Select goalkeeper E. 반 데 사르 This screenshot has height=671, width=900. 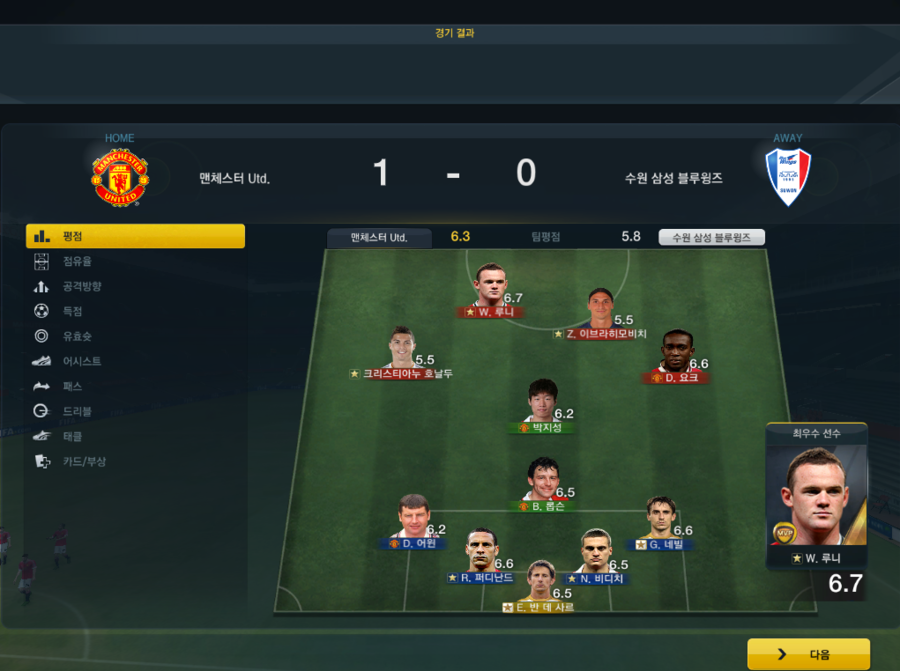click(541, 587)
